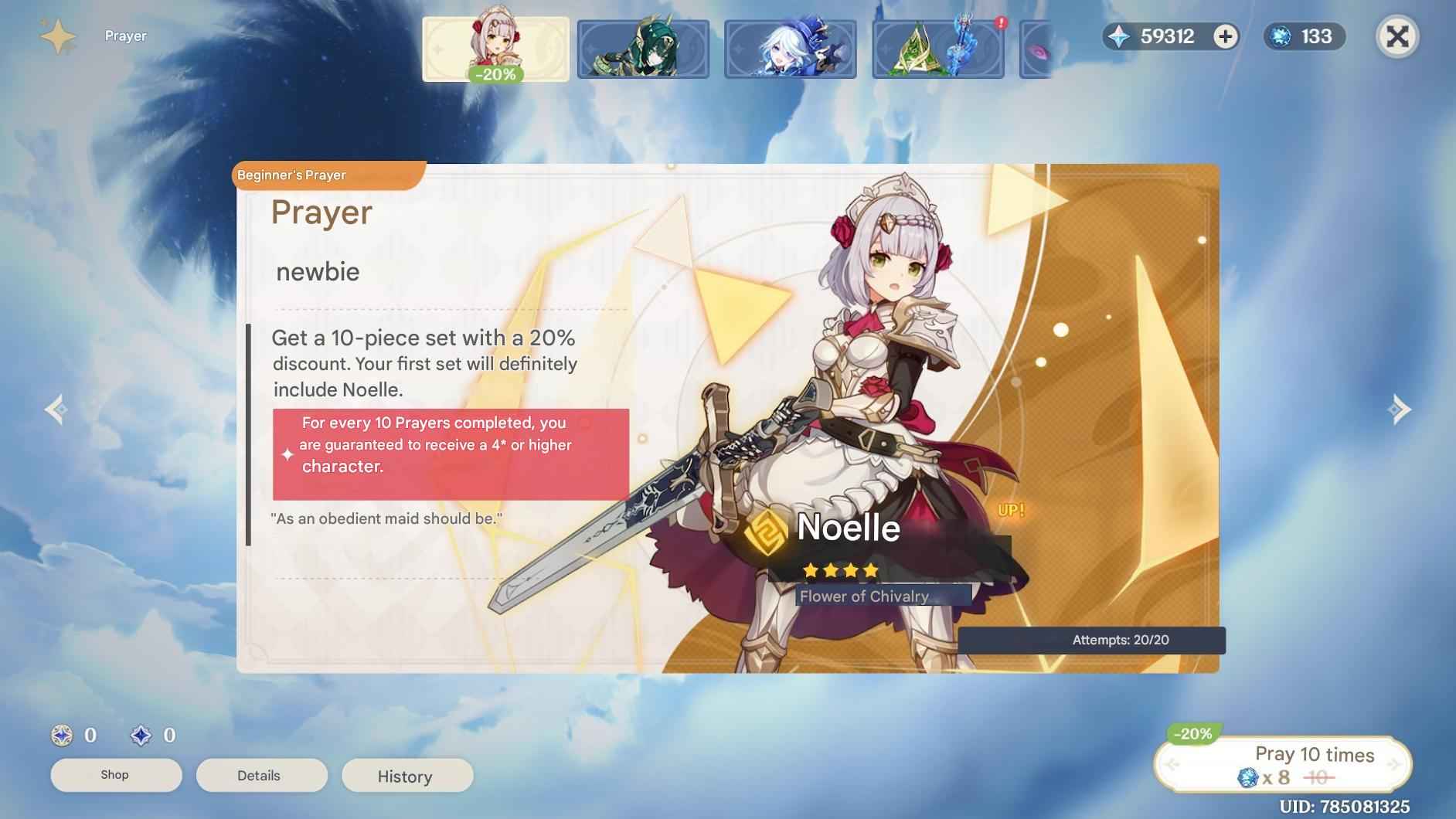The image size is (1456, 819).
Task: View the banner Details
Action: [262, 775]
